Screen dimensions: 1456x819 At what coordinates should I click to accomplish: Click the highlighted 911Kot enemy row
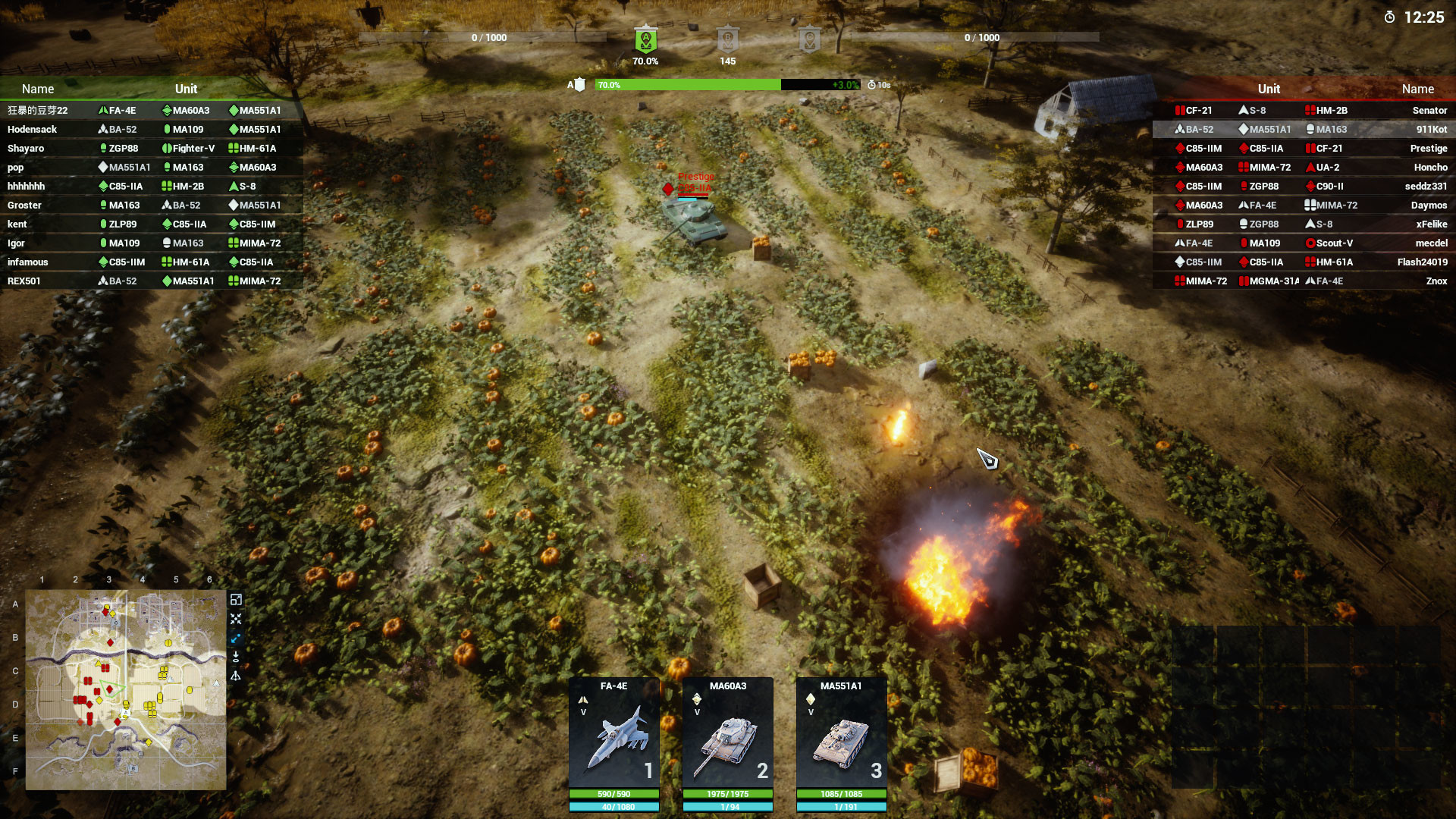click(1303, 130)
